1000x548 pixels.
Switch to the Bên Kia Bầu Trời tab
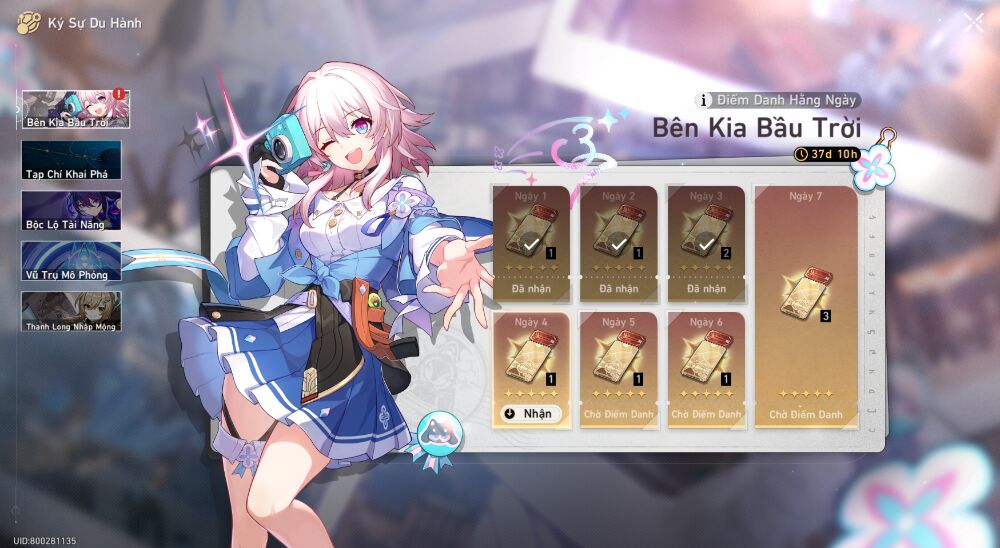[73, 110]
